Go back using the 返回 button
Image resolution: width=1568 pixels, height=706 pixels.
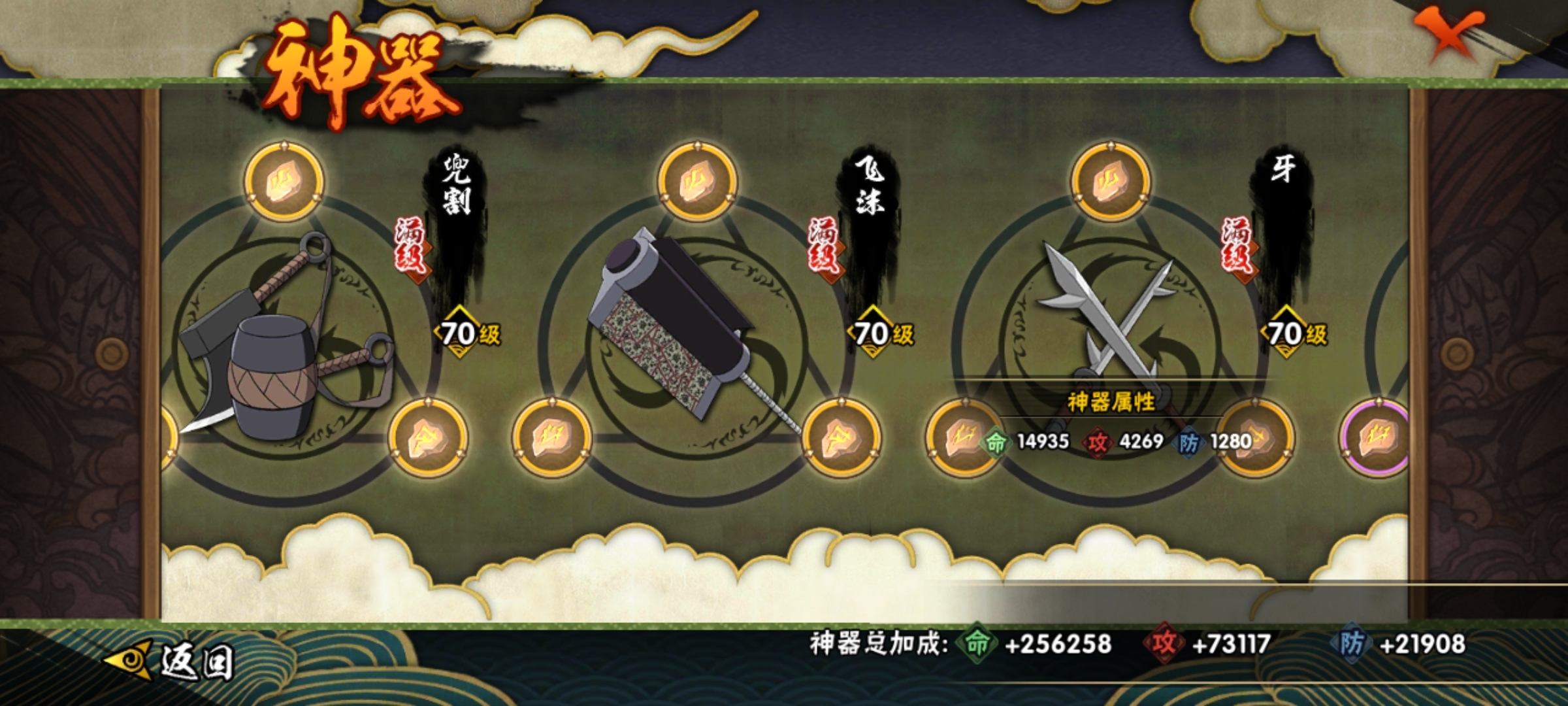171,662
